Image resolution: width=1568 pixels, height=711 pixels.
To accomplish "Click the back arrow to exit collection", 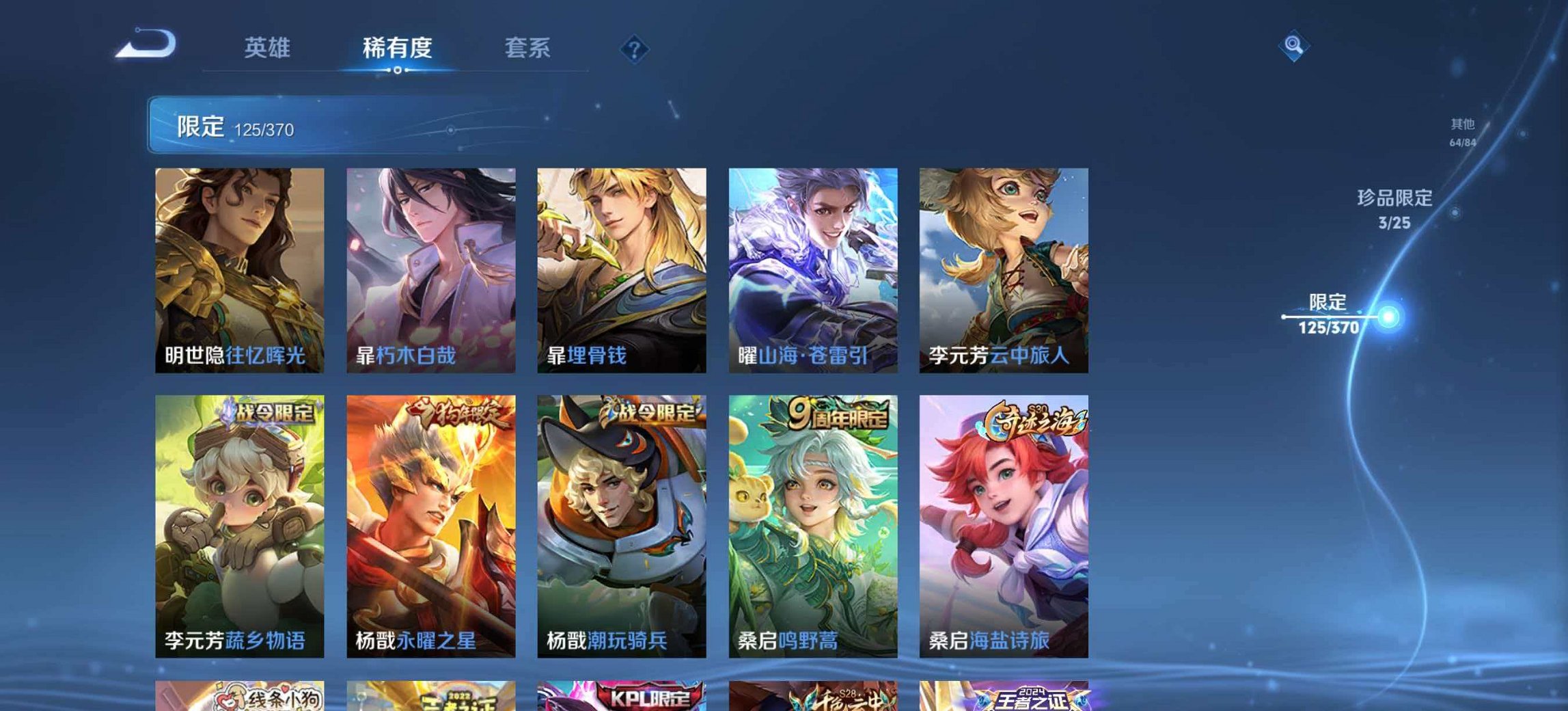I will point(146,42).
